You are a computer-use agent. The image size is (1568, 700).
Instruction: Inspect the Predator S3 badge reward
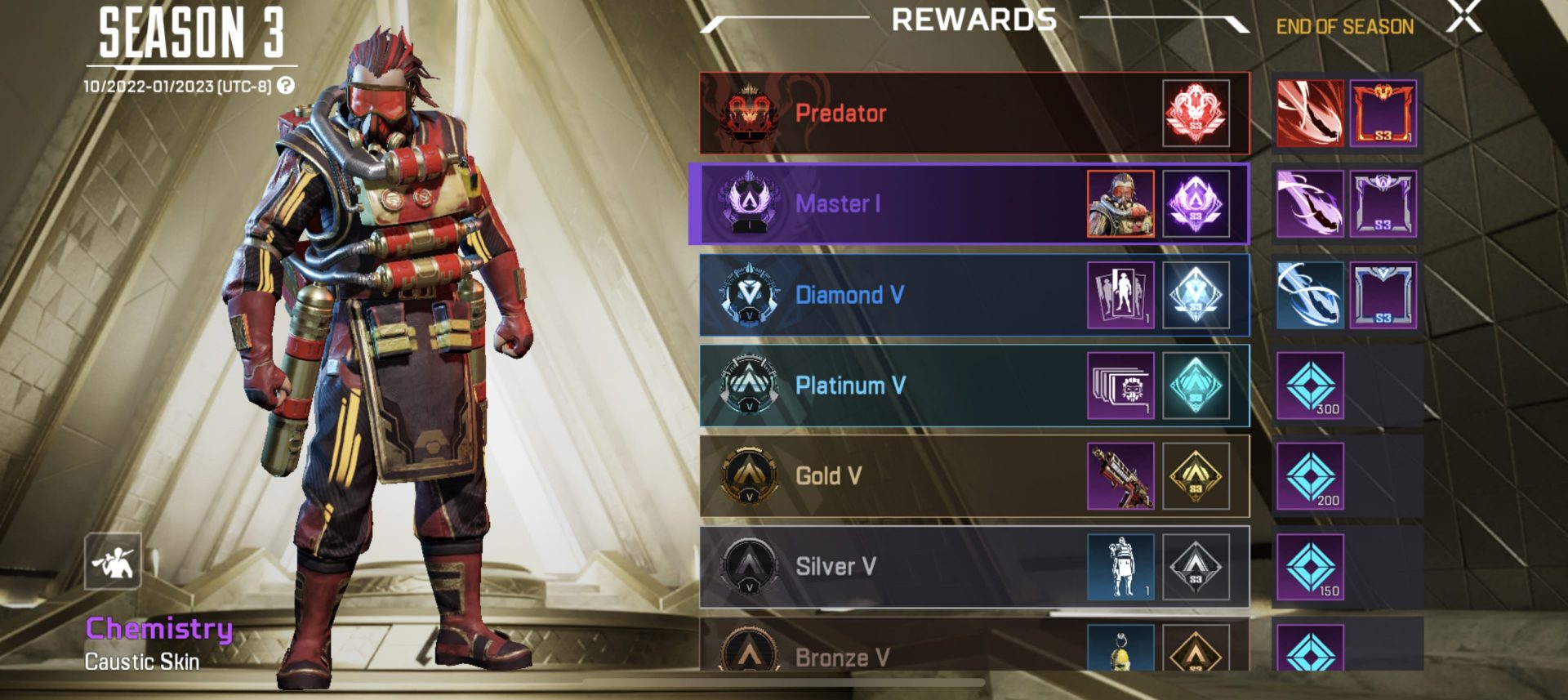click(1196, 114)
